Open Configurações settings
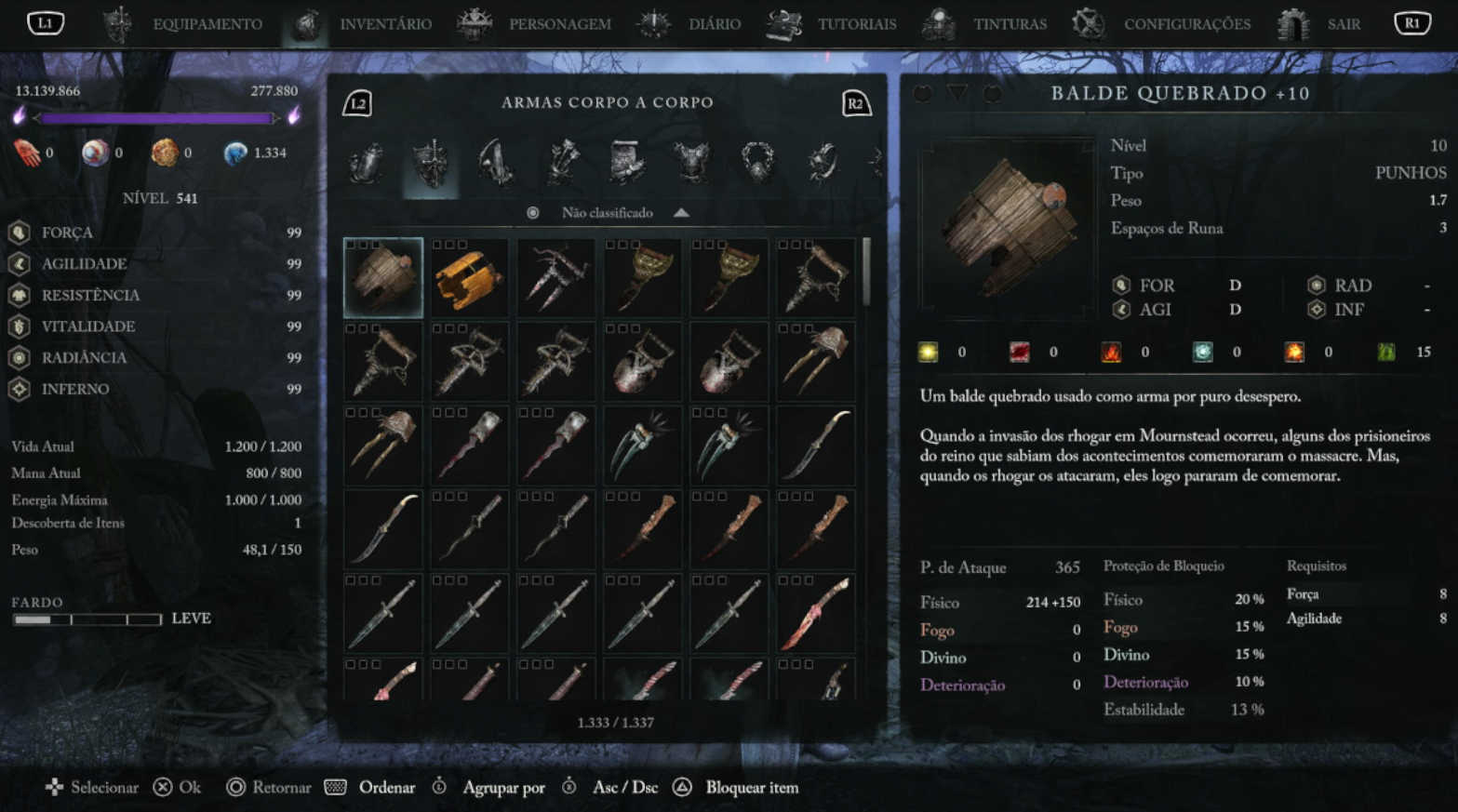 [x=1186, y=24]
